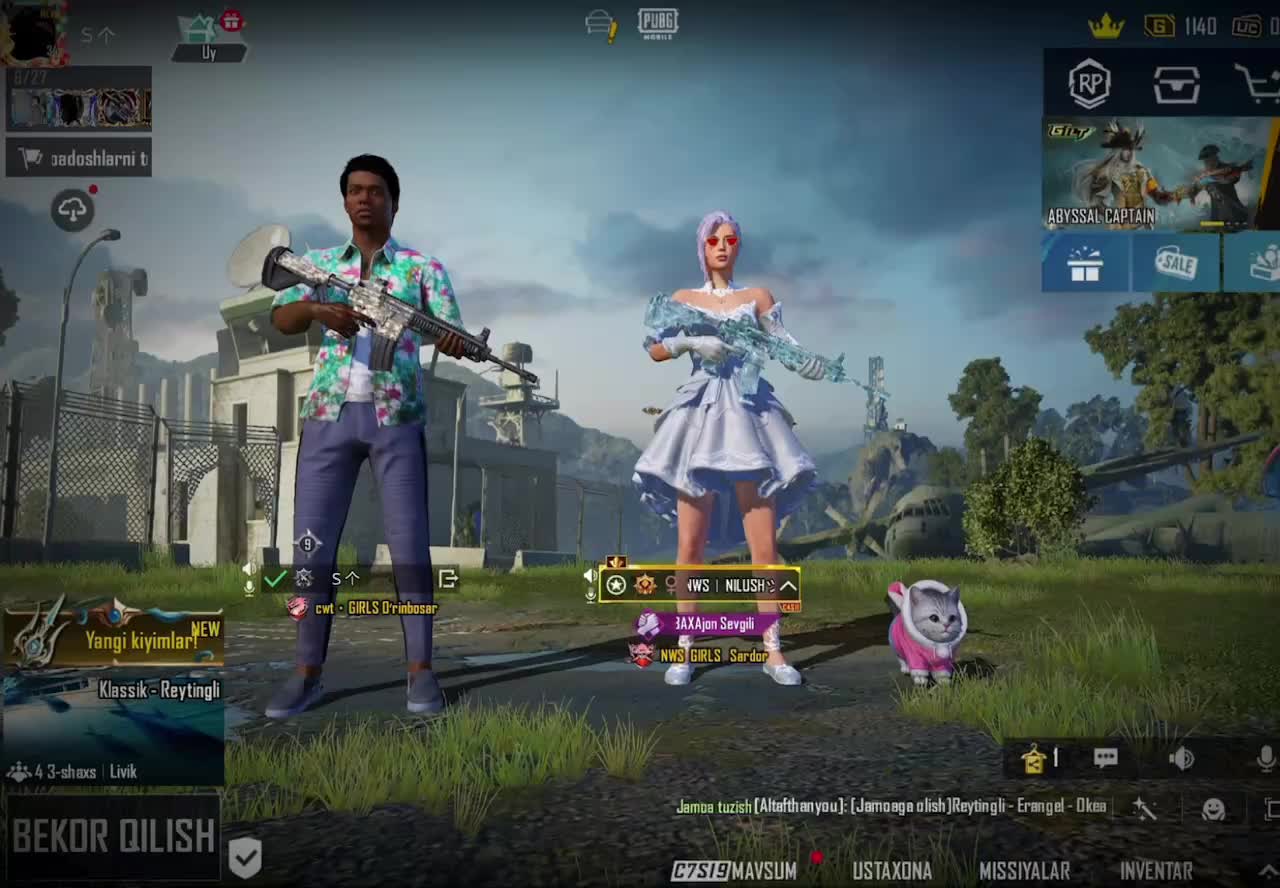The width and height of the screenshot is (1280, 888).
Task: Toggle the speaker voice output icon
Action: (x=1181, y=759)
